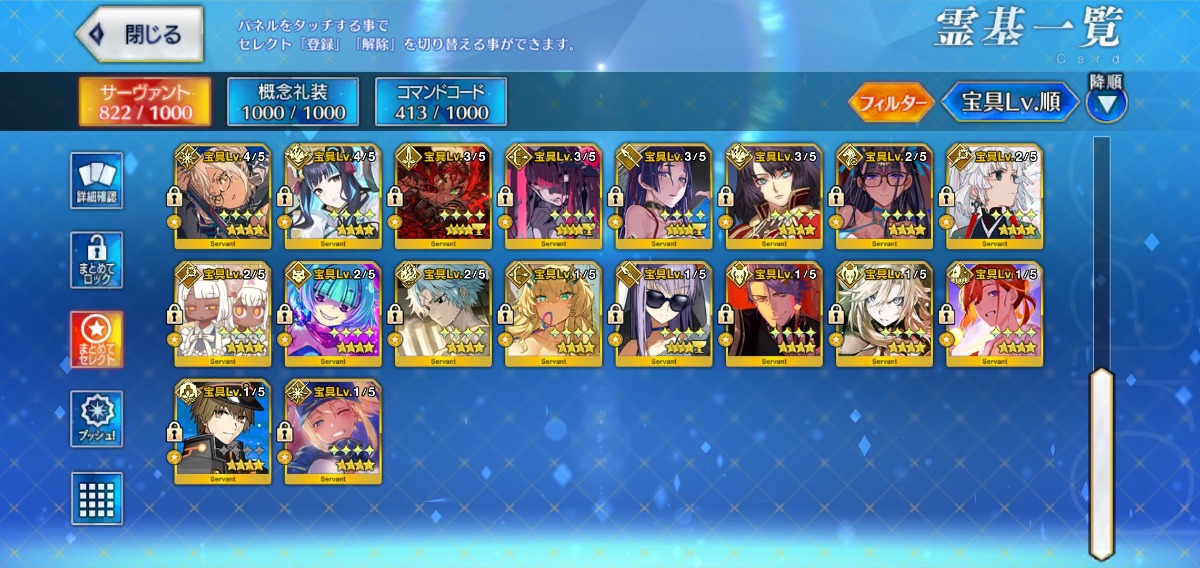Select the red demon servant card
Viewport: 1200px width, 568px height.
pyautogui.click(x=443, y=196)
